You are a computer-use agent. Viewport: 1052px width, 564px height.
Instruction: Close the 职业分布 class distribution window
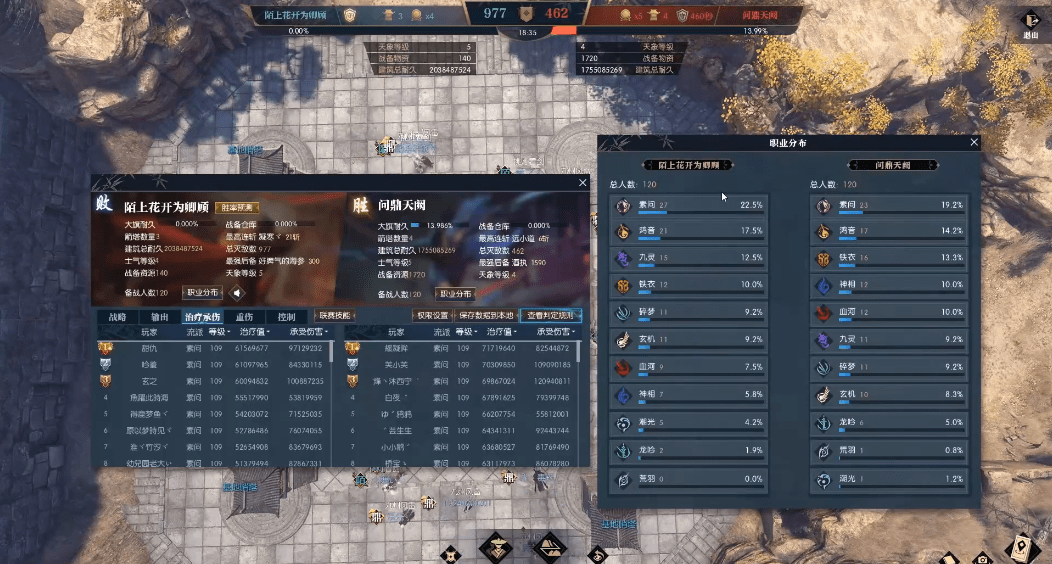click(974, 142)
